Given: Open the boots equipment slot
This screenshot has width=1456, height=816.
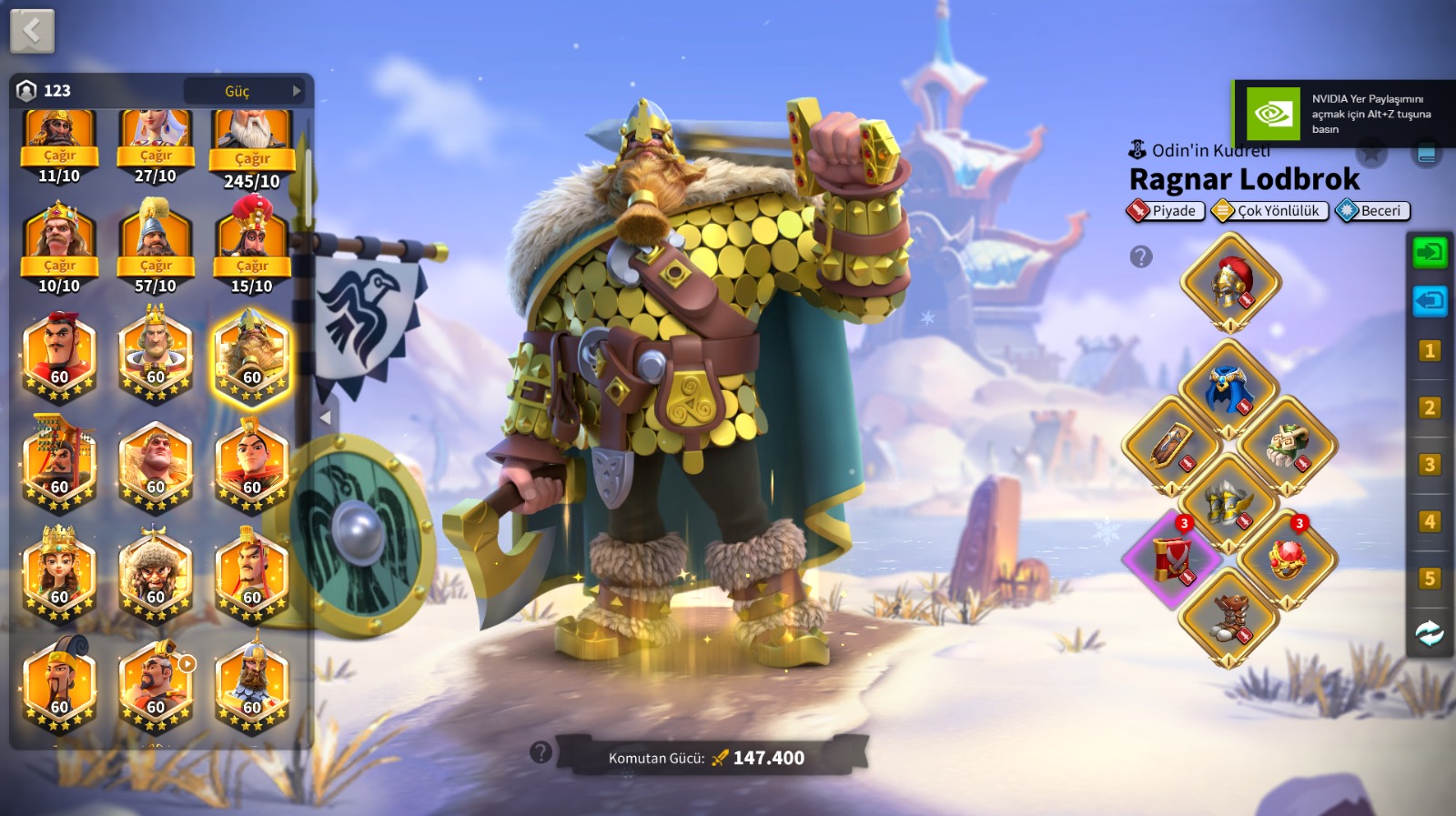Looking at the screenshot, I should click(x=1229, y=617).
